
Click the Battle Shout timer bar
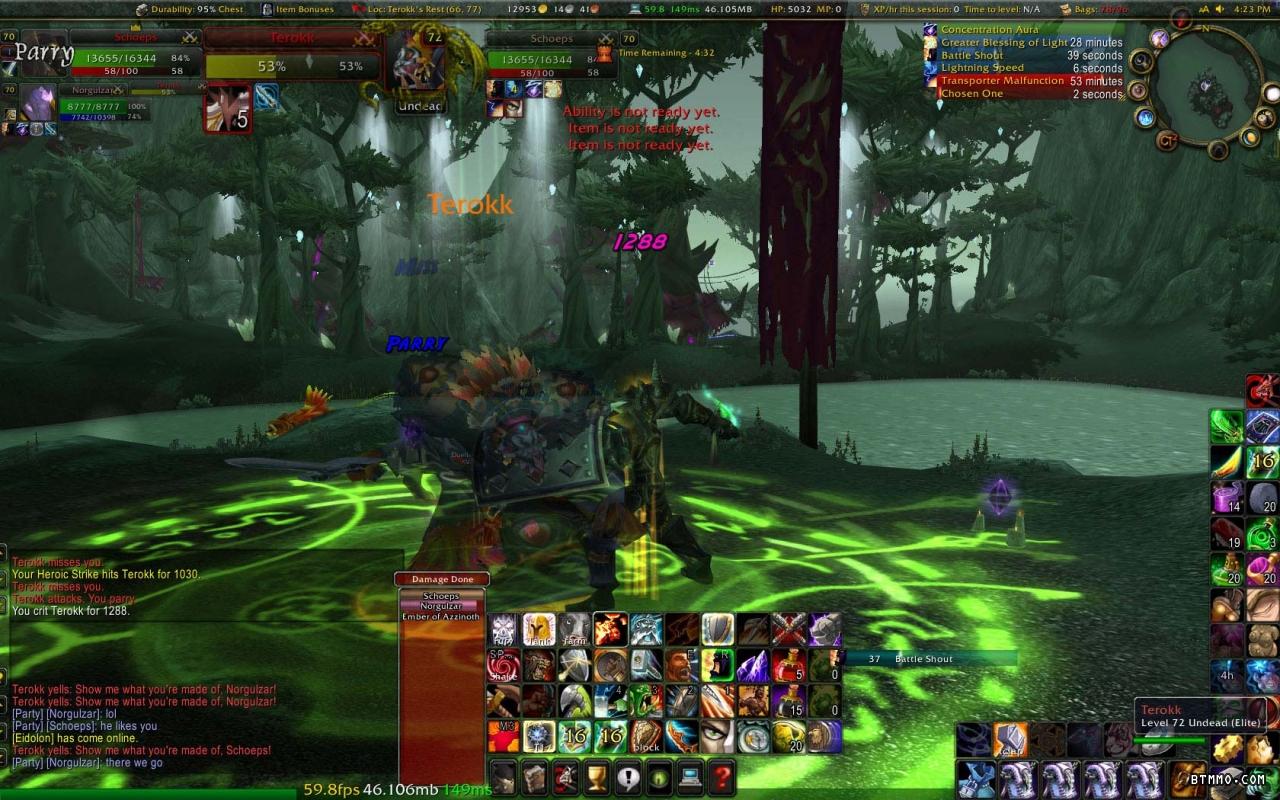point(930,659)
